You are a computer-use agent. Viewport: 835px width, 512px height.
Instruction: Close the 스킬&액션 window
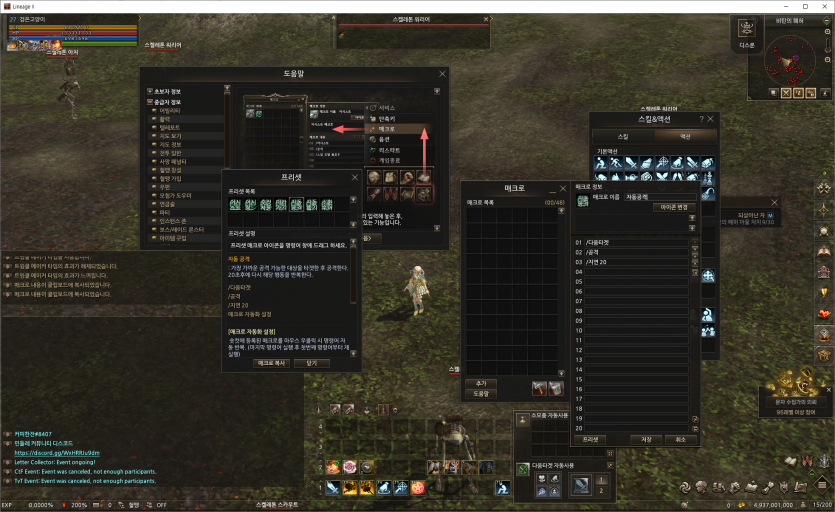[712, 119]
